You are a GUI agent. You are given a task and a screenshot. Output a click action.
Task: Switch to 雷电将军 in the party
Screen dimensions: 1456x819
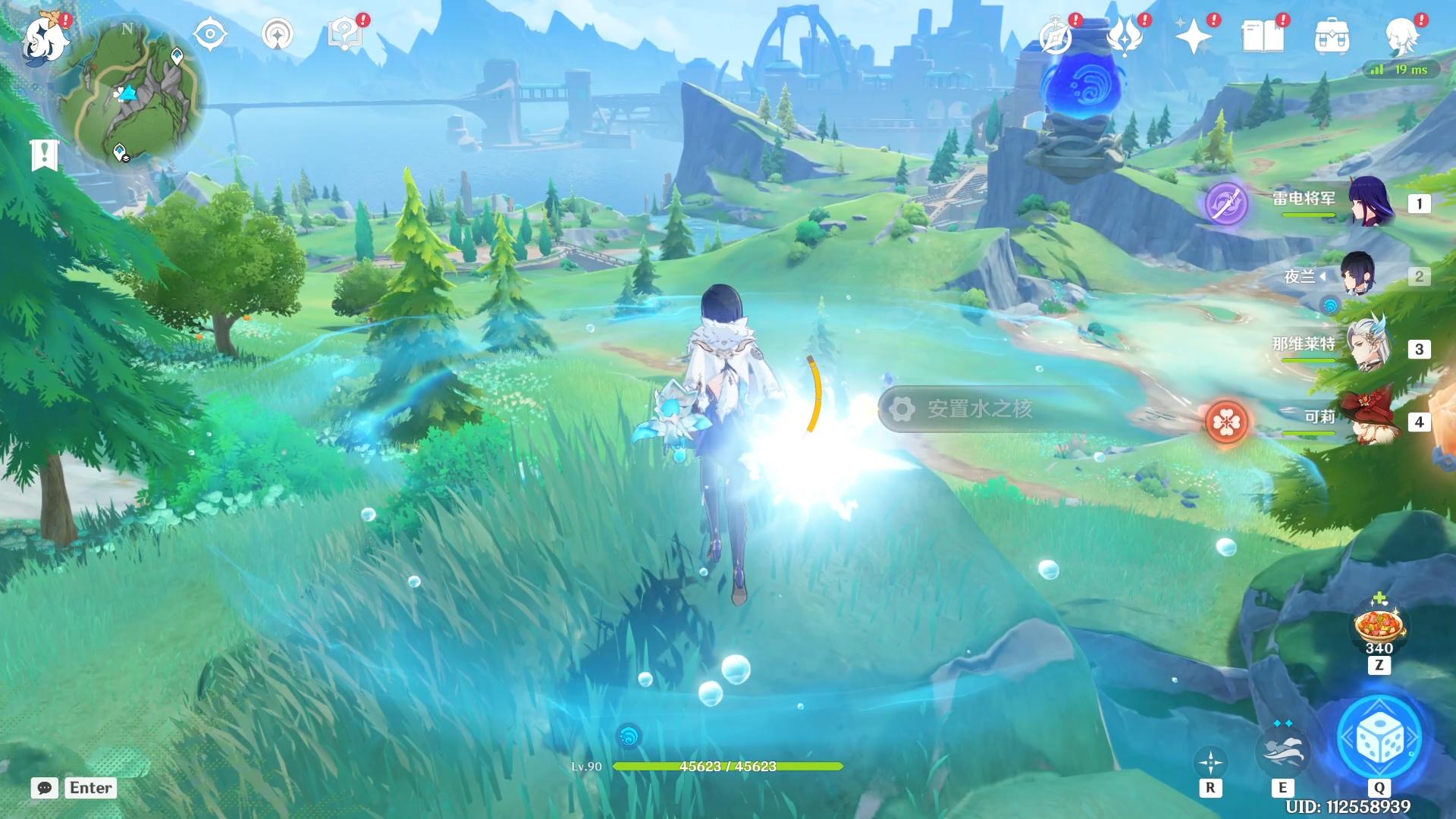point(1369,202)
